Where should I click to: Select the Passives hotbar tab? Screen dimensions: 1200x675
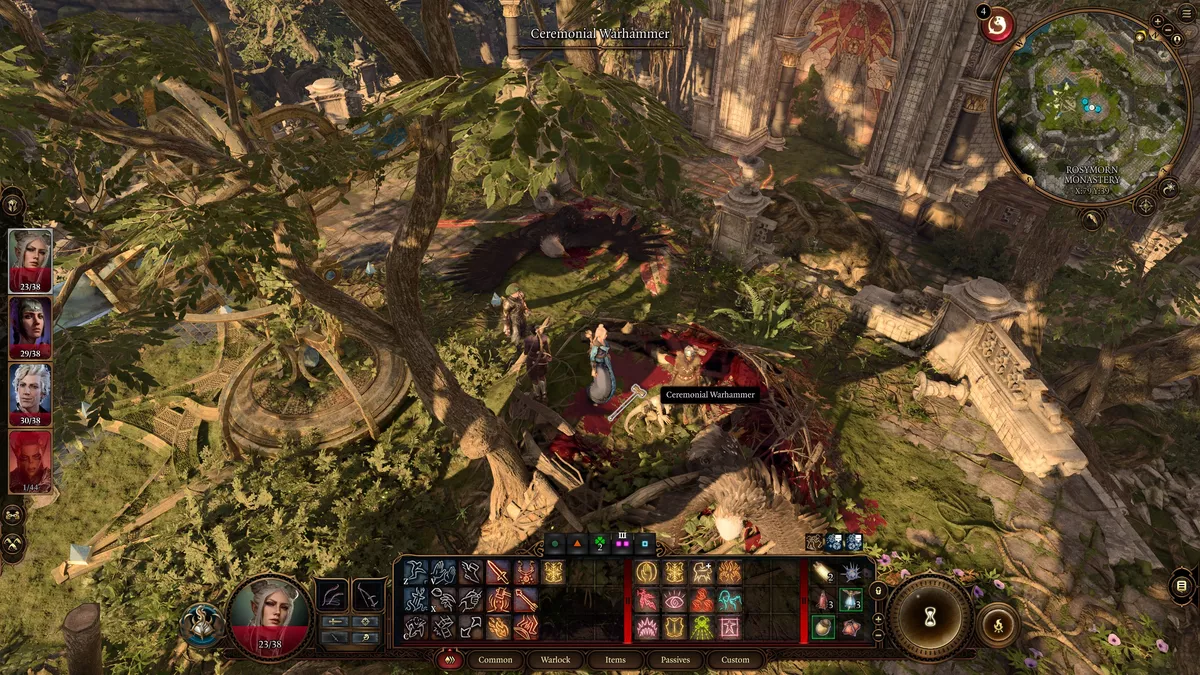tap(675, 660)
